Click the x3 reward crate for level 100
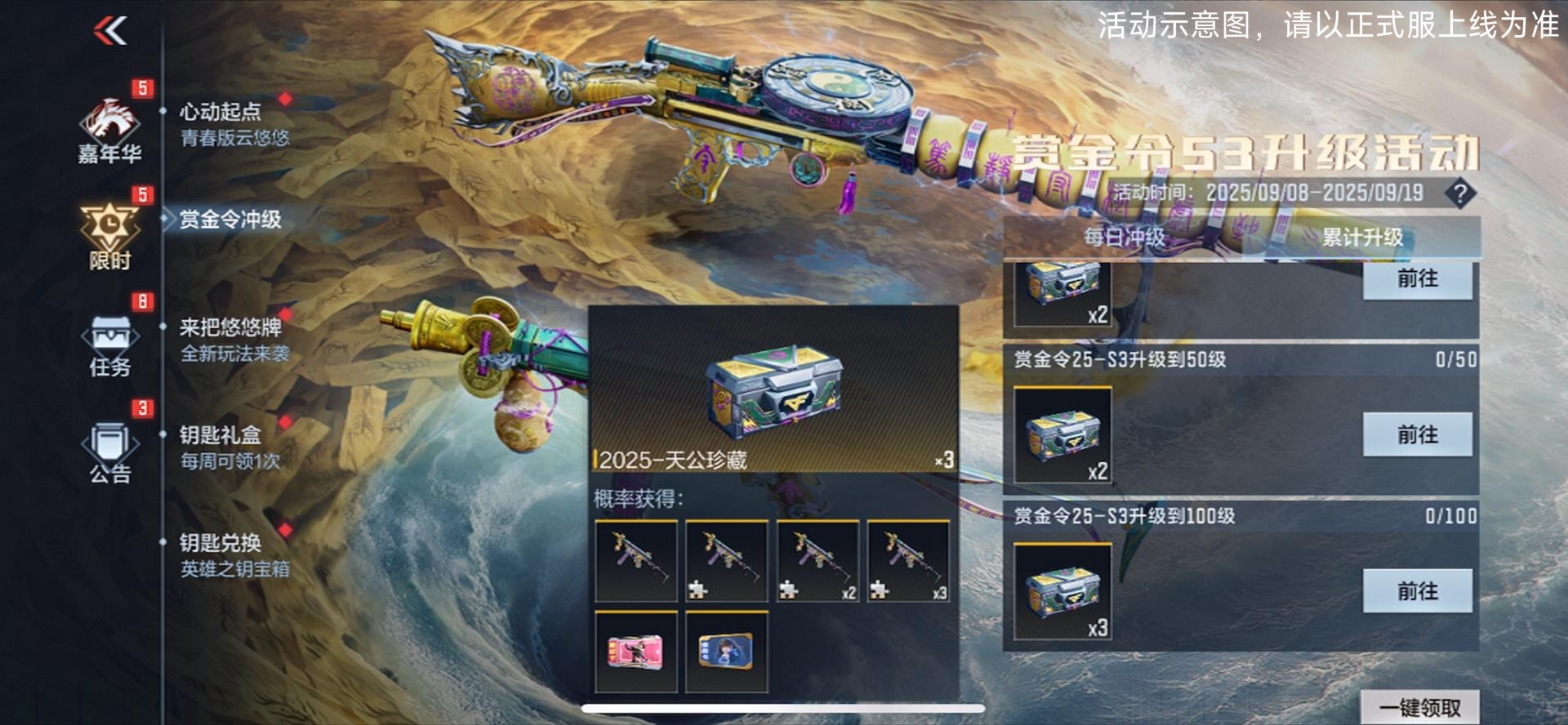The width and height of the screenshot is (1568, 725). coord(1062,592)
